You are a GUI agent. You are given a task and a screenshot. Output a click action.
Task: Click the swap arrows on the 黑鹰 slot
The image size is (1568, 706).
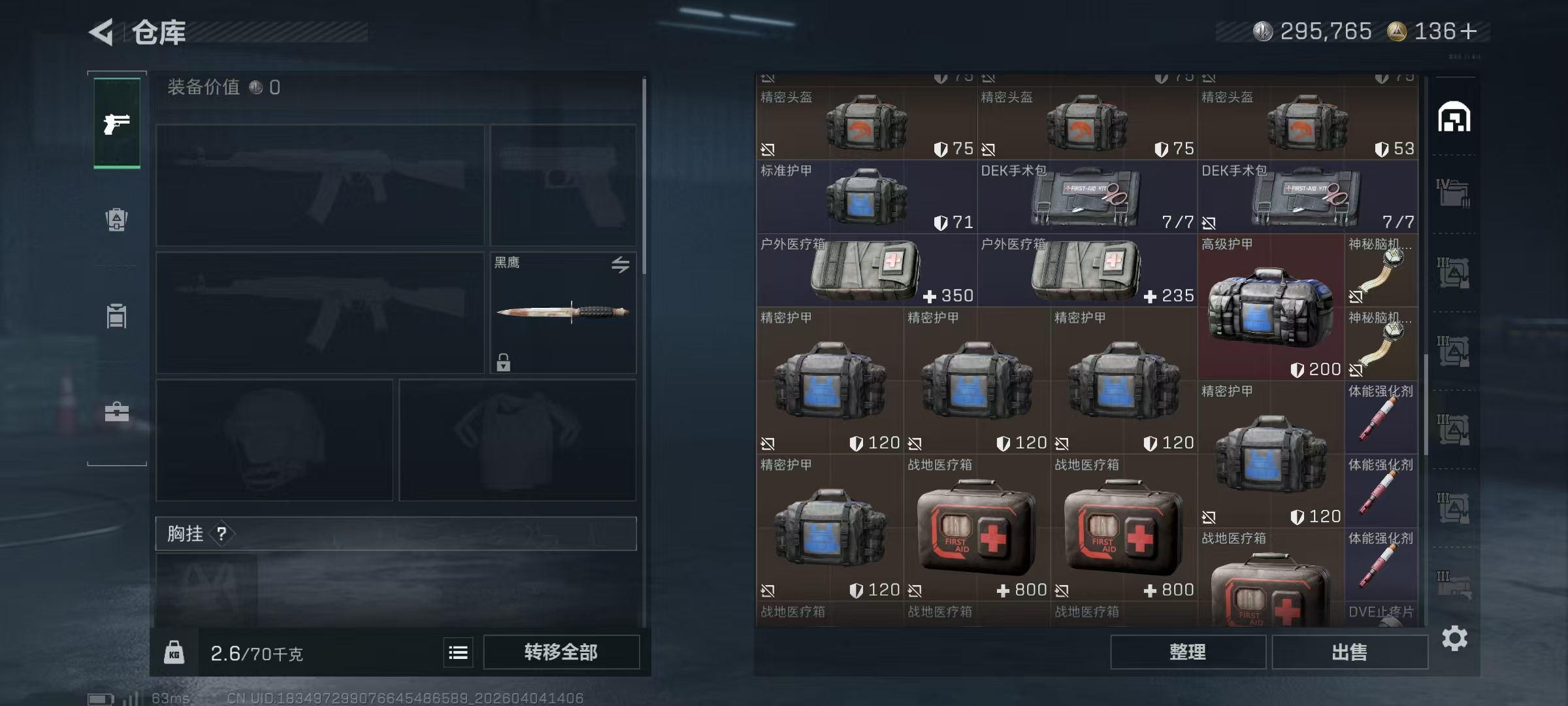pos(620,264)
